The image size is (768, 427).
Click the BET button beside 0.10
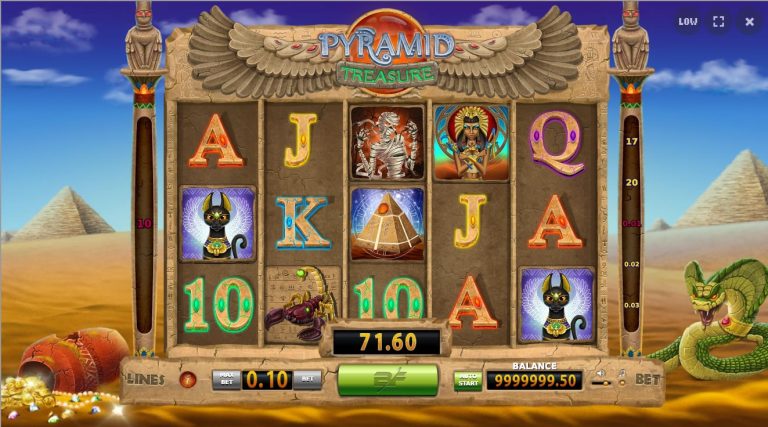click(309, 379)
